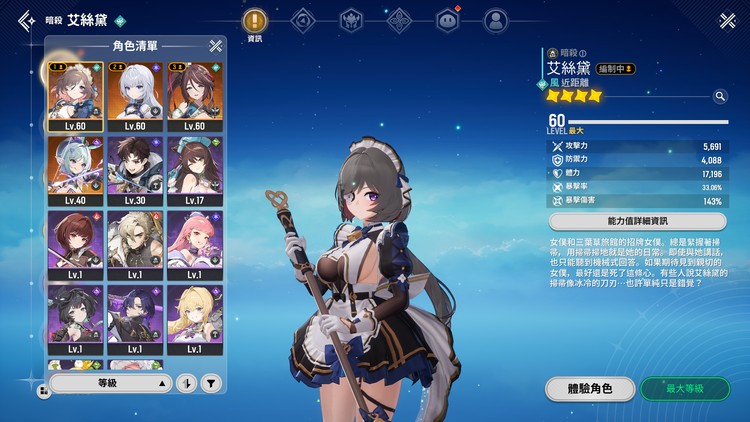Switch to the profile silhouette tab
The height and width of the screenshot is (422, 750).
[x=494, y=20]
